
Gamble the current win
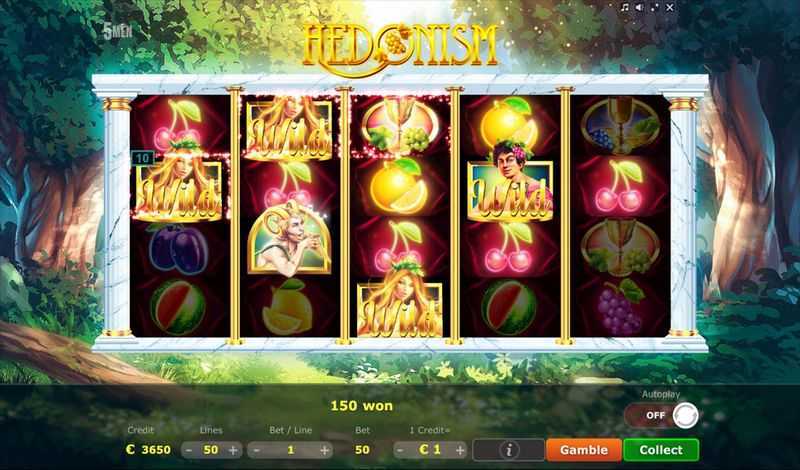[583, 450]
